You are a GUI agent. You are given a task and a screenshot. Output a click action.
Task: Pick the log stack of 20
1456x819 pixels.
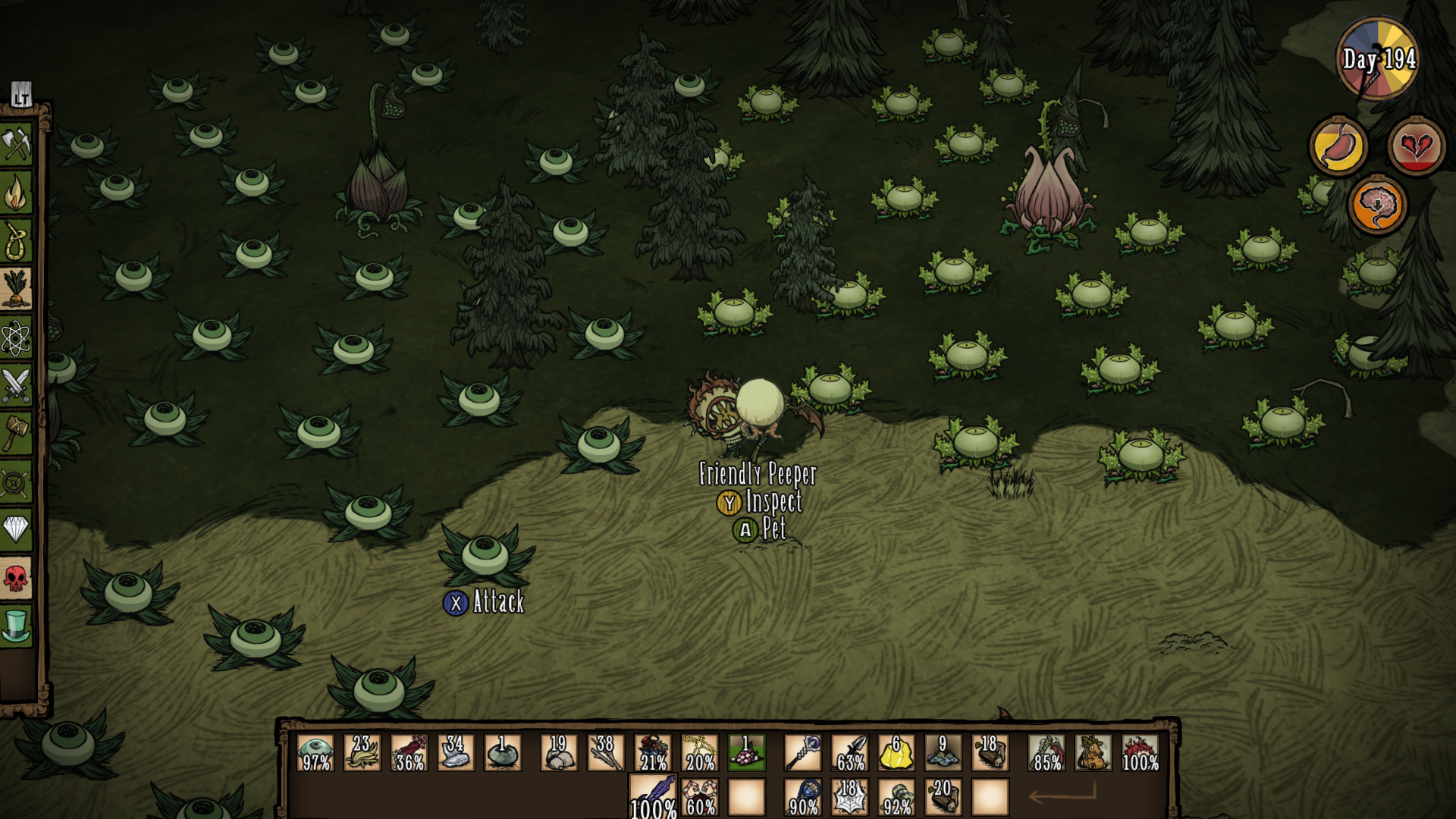click(x=943, y=797)
